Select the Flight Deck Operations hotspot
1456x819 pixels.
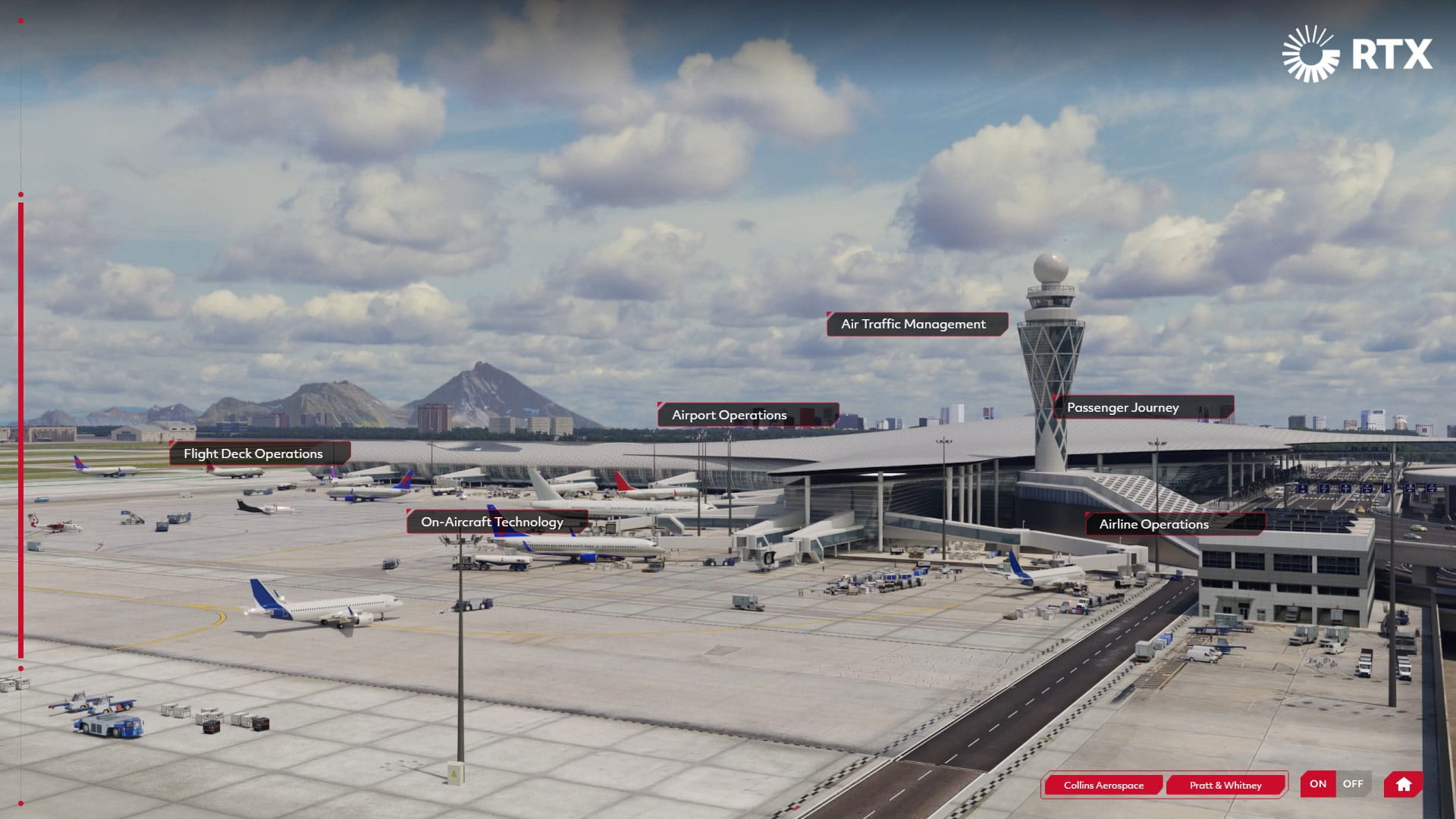click(x=252, y=453)
